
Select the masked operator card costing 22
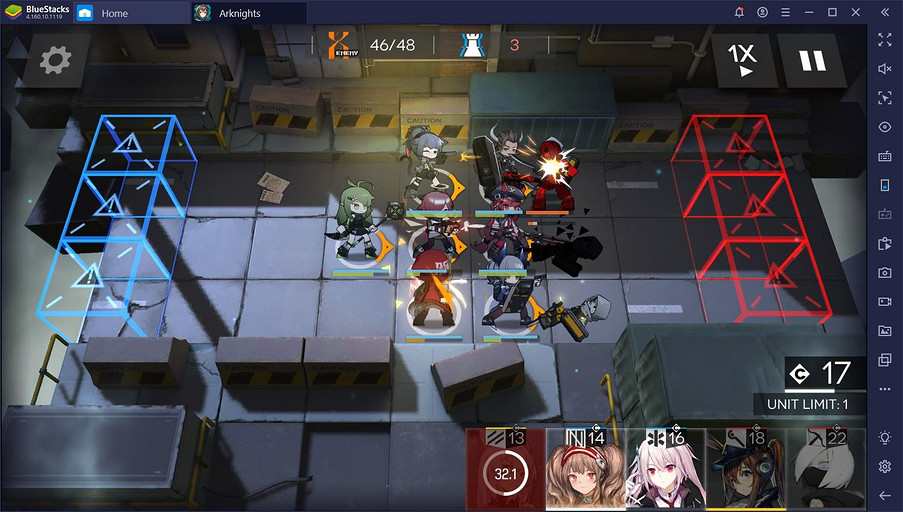point(825,472)
